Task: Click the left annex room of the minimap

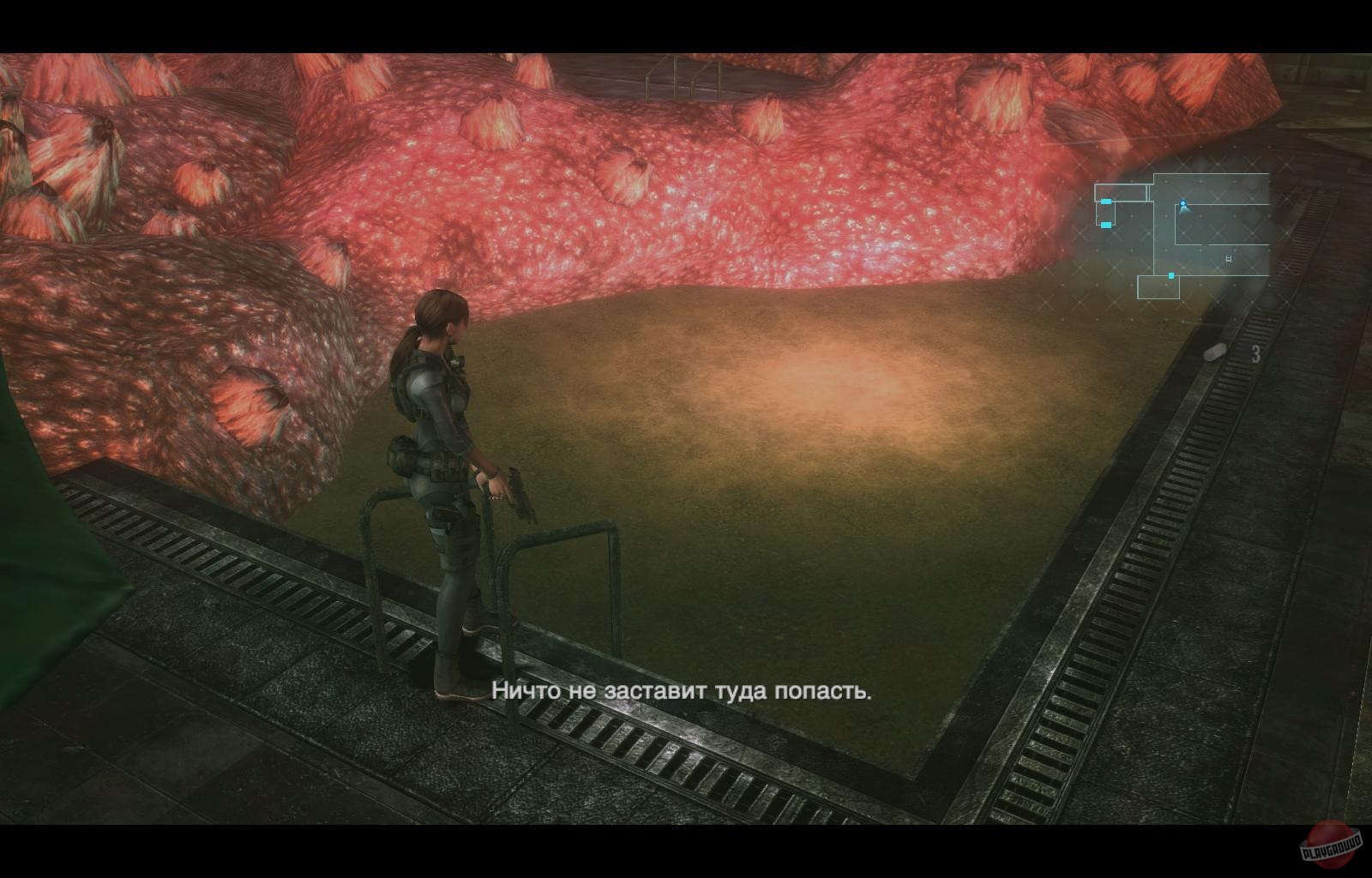Action: pos(1121,192)
